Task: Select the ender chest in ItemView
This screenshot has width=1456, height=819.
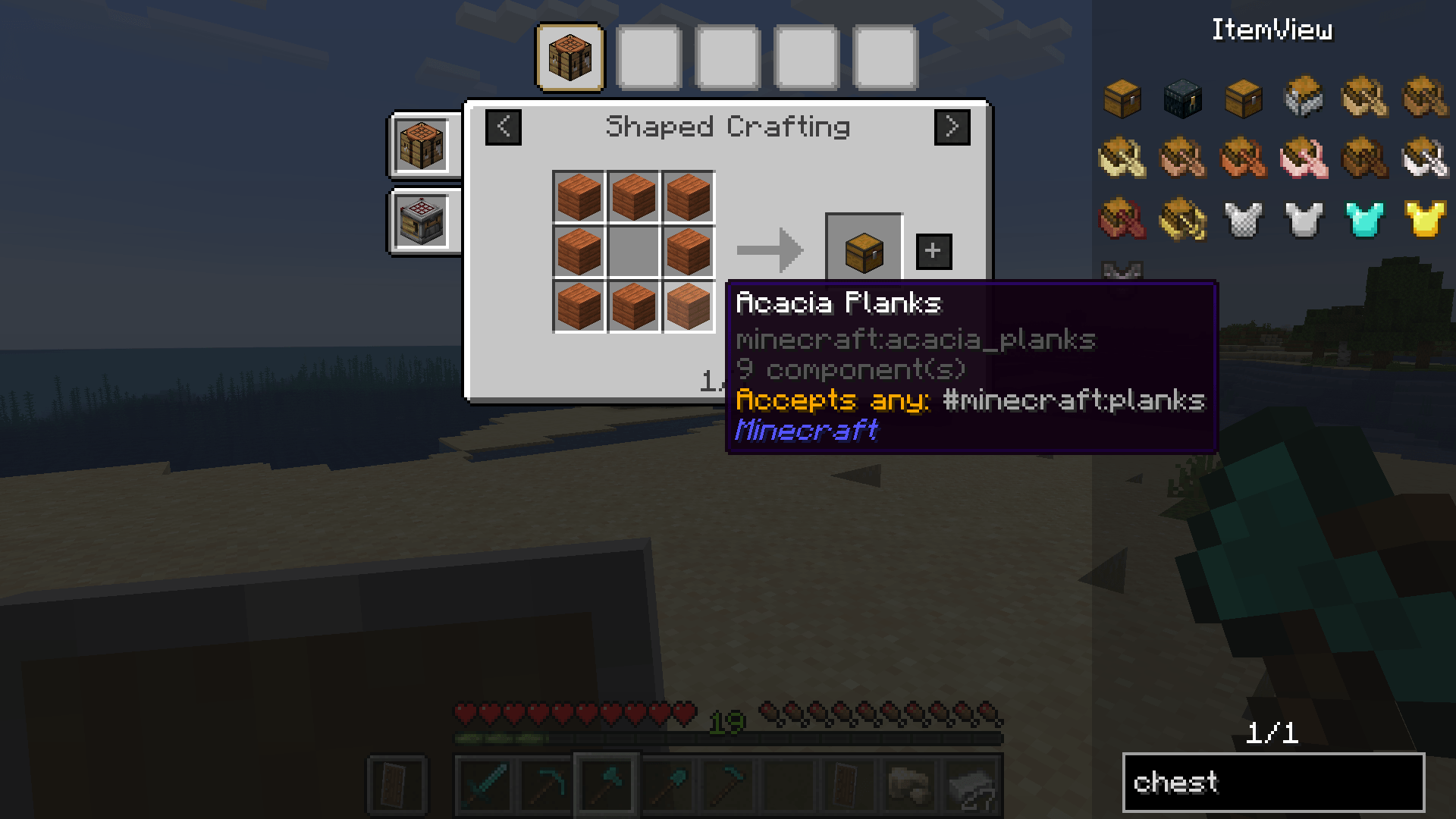Action: pyautogui.click(x=1181, y=99)
